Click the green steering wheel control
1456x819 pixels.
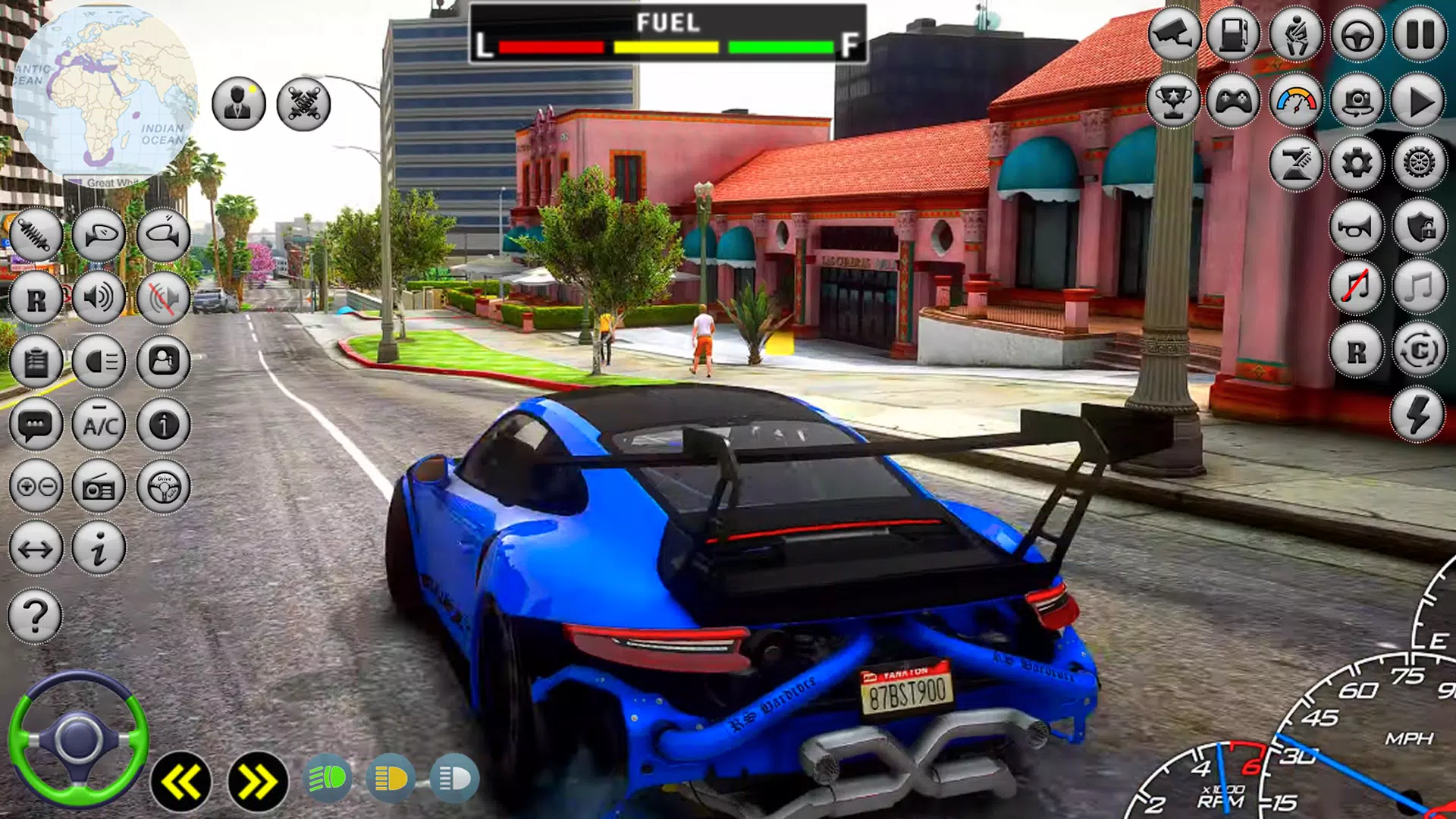77,739
